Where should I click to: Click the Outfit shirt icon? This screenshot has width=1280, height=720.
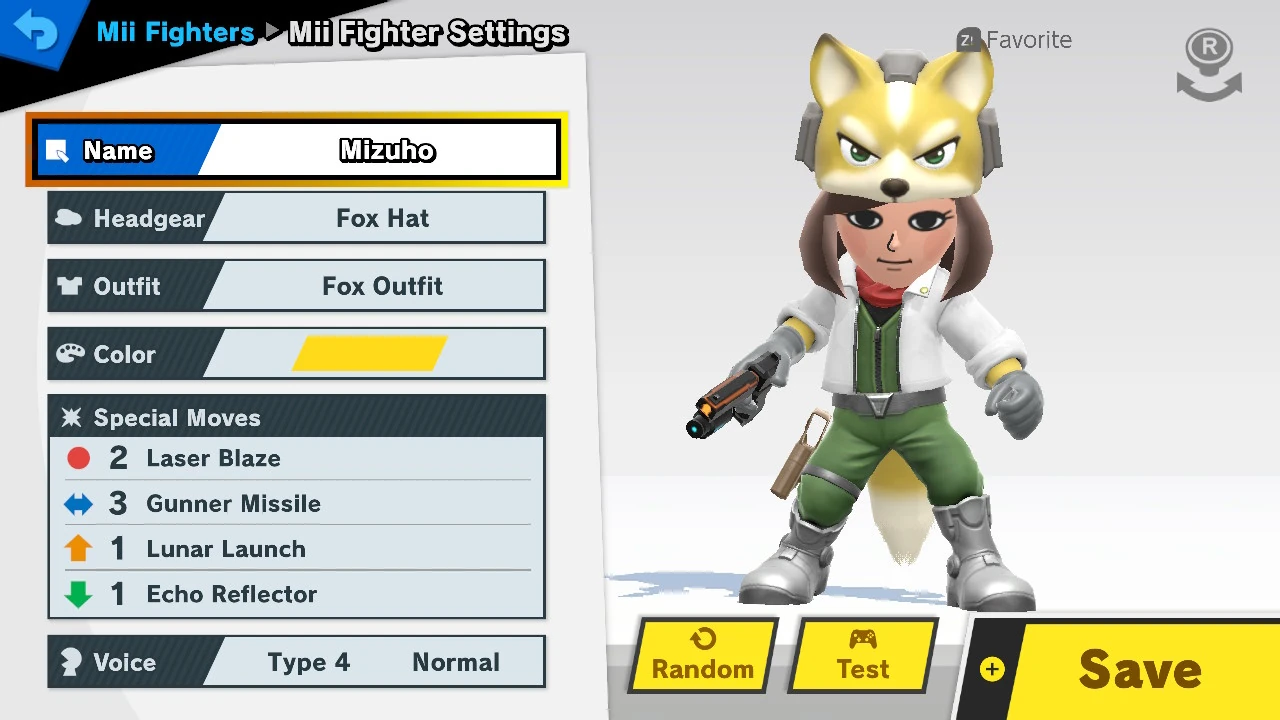(x=68, y=285)
